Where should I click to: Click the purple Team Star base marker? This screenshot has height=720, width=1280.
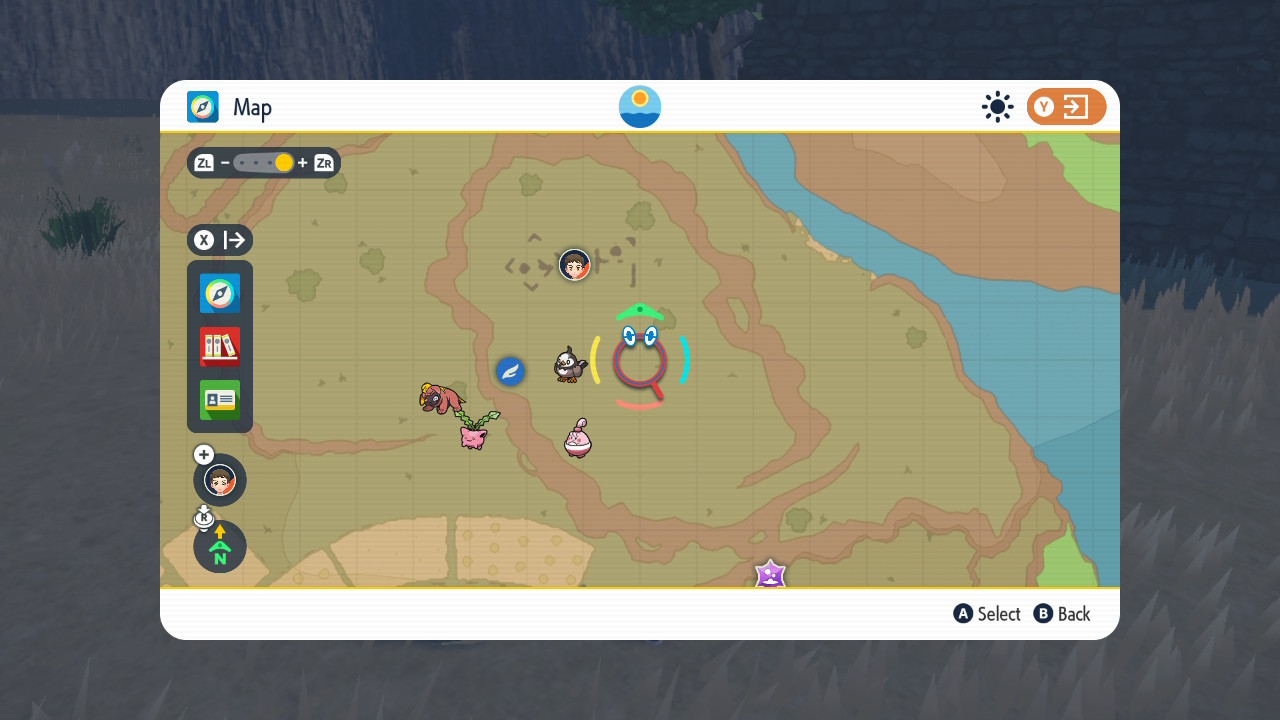tap(770, 575)
